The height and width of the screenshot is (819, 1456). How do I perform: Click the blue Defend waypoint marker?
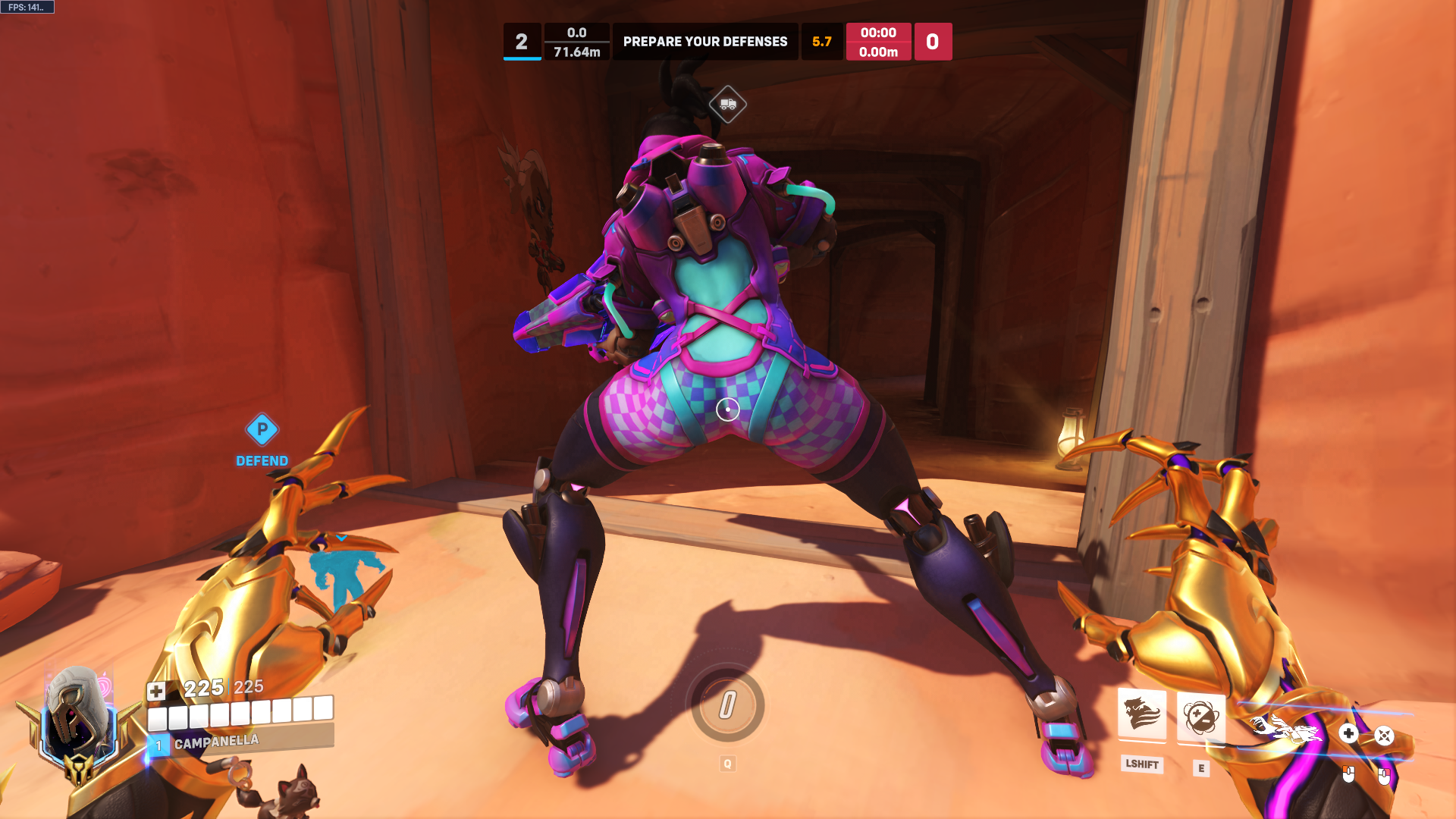tap(262, 430)
